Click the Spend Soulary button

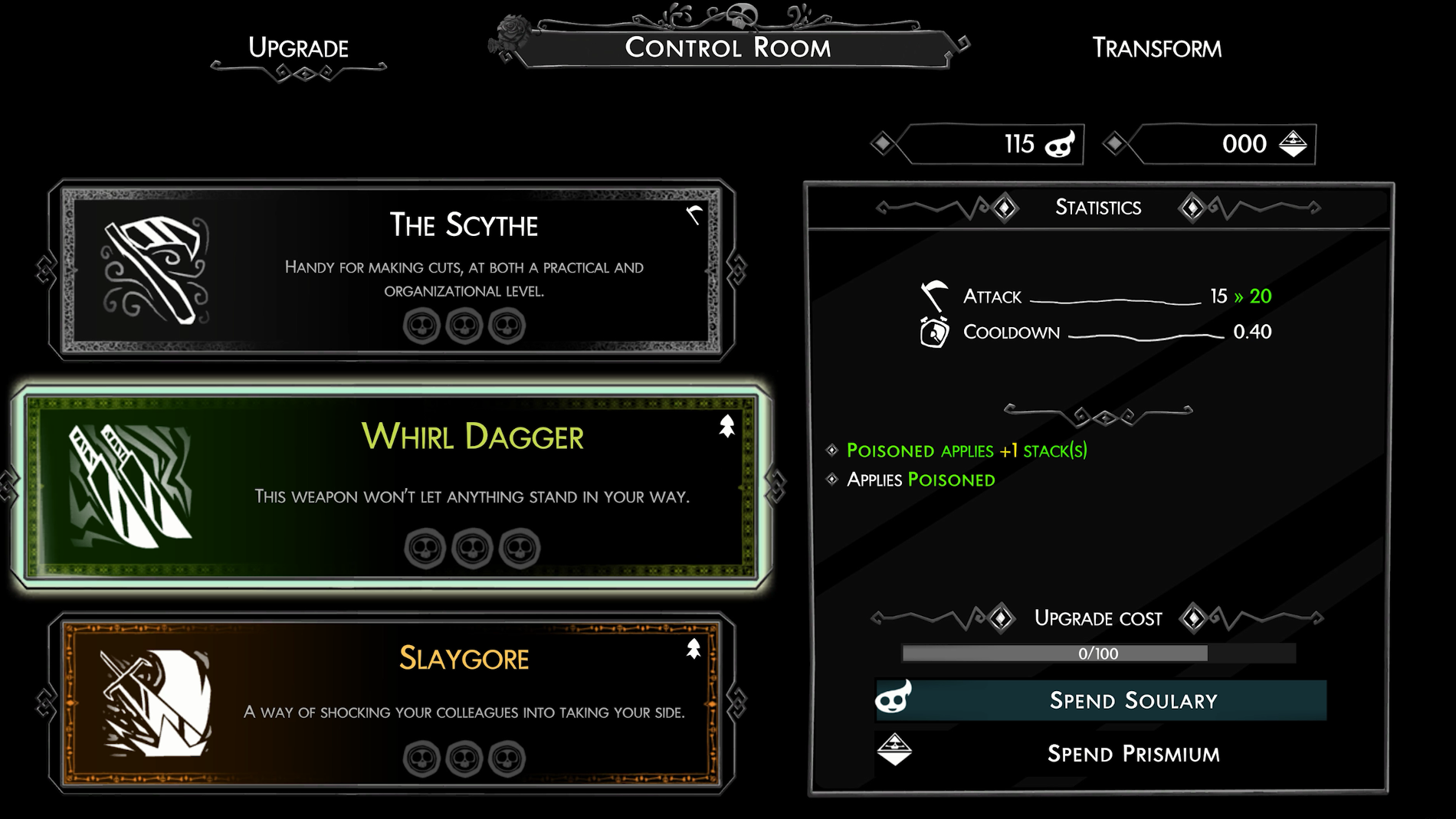point(1101,700)
